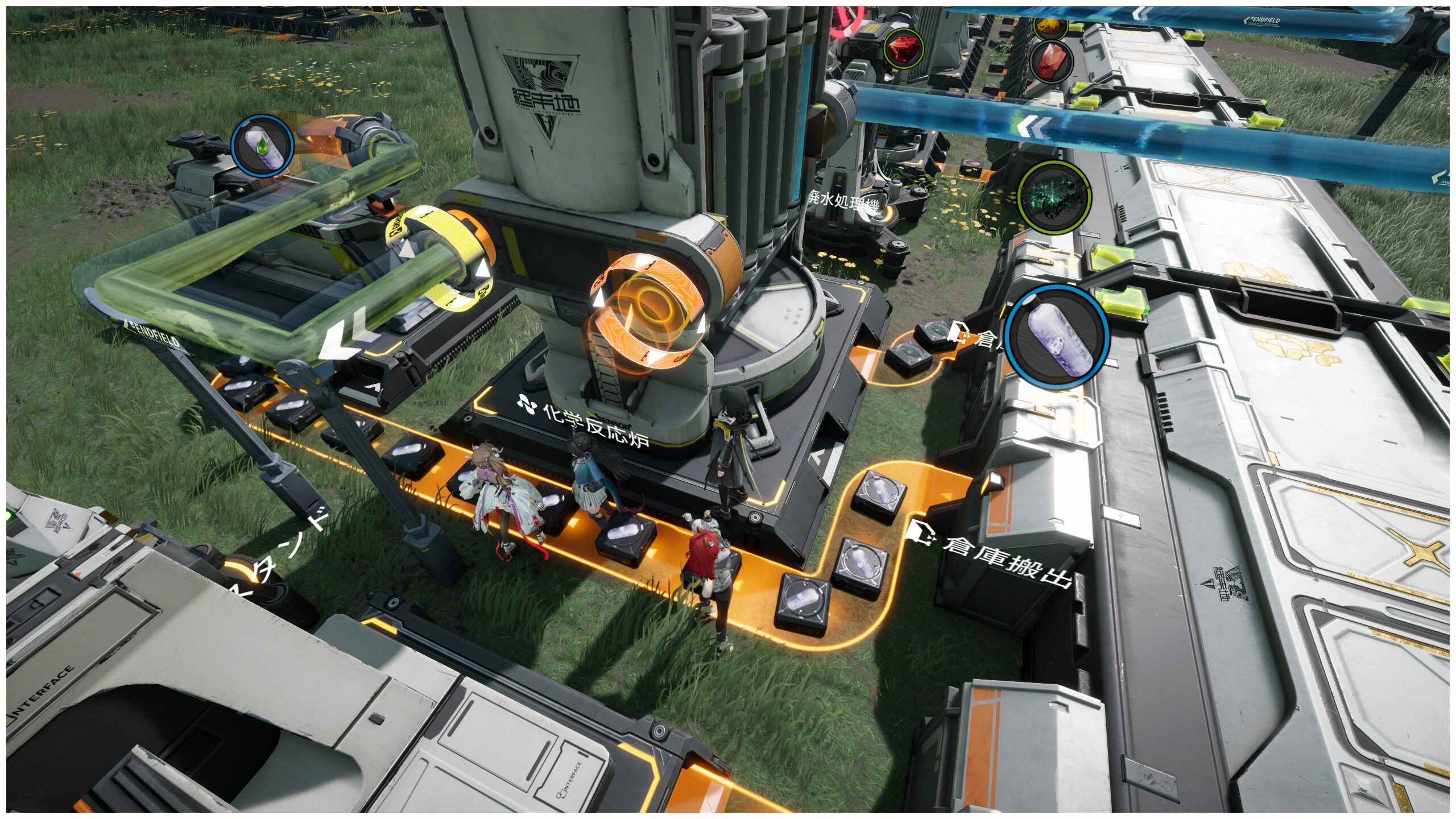Click the red ore icon with green ring
The height and width of the screenshot is (819, 1456).
click(903, 48)
